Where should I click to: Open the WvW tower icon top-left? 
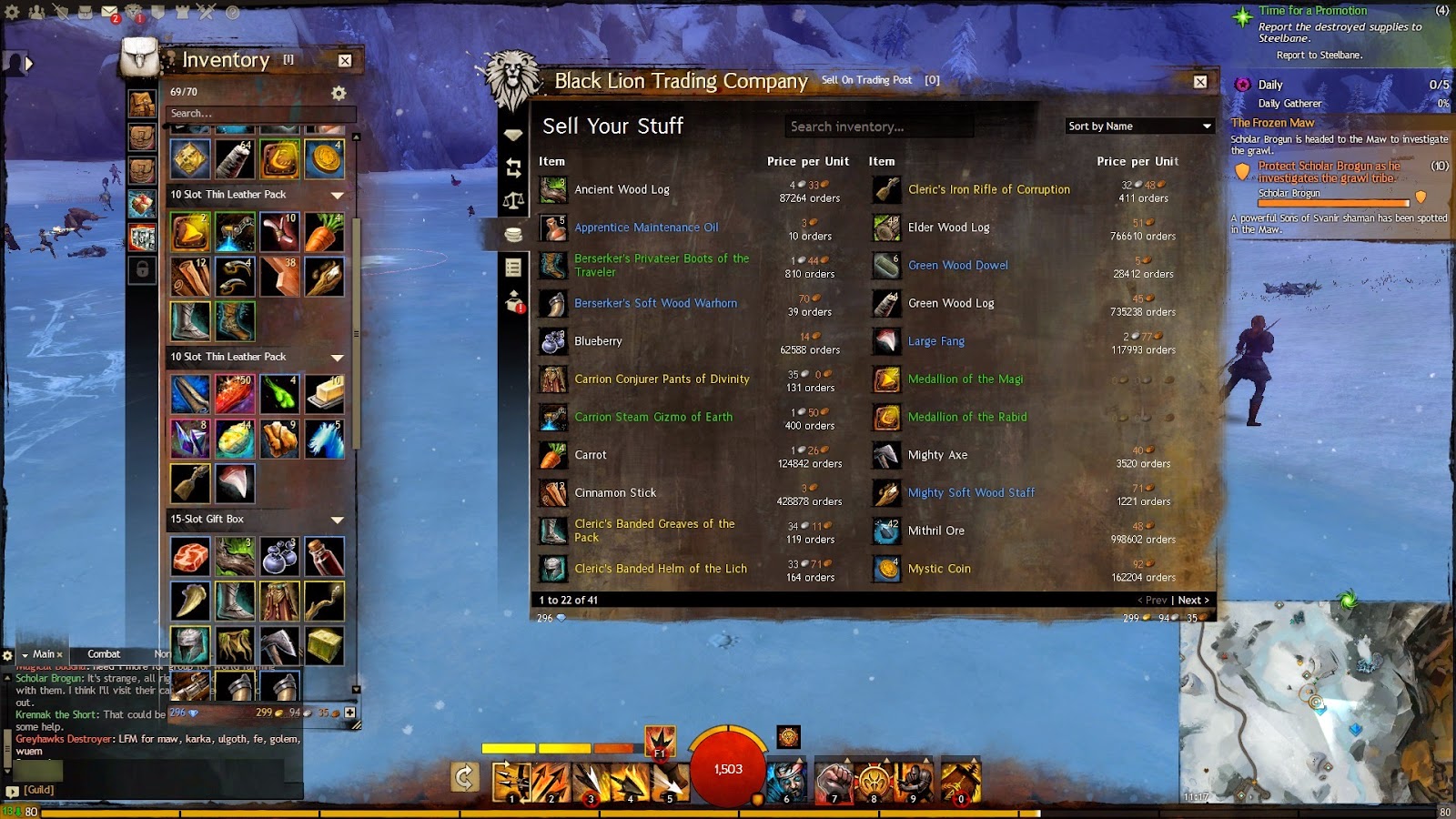pyautogui.click(x=182, y=12)
